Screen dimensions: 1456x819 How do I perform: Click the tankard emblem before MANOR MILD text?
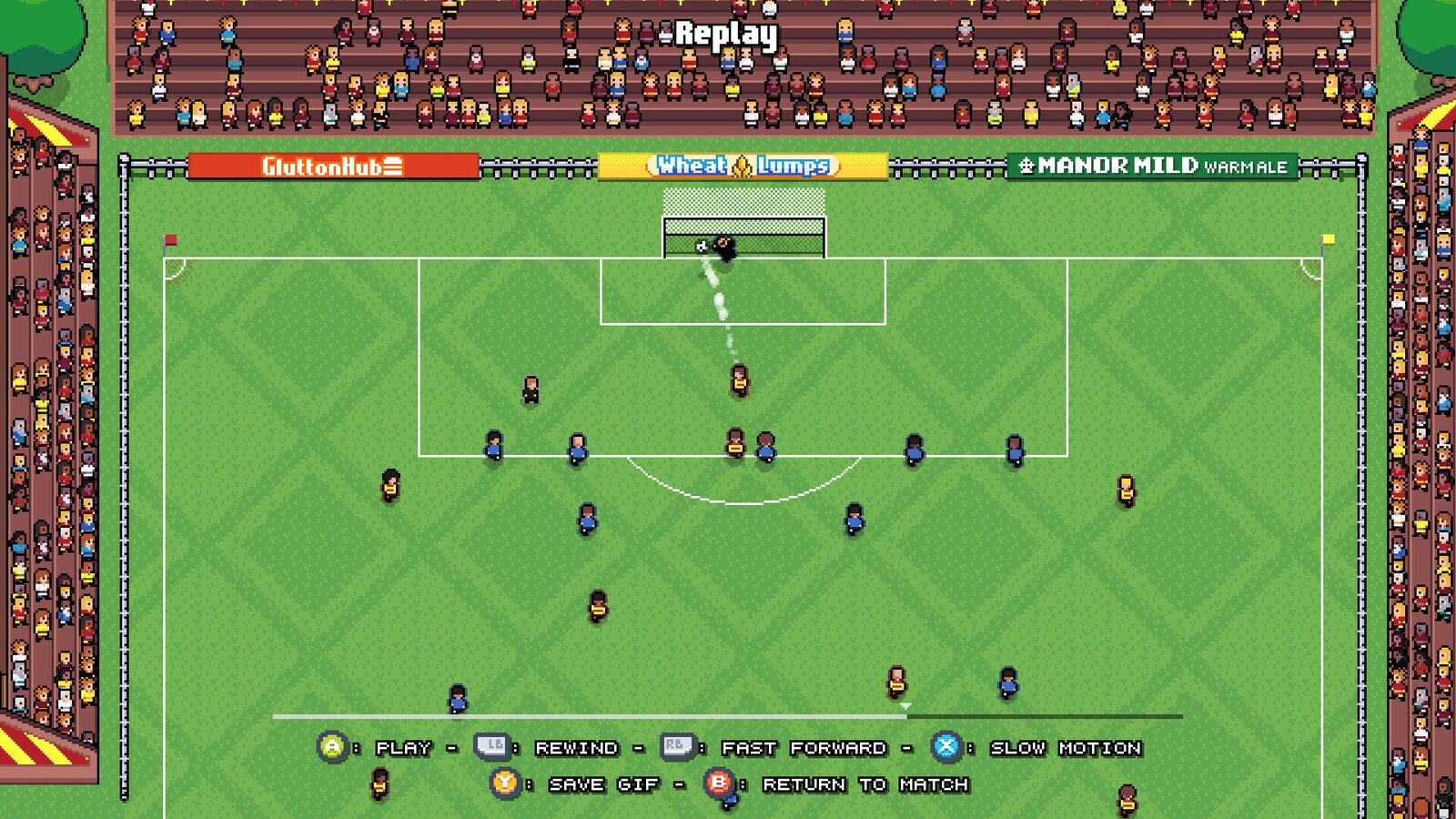[x=1028, y=167]
